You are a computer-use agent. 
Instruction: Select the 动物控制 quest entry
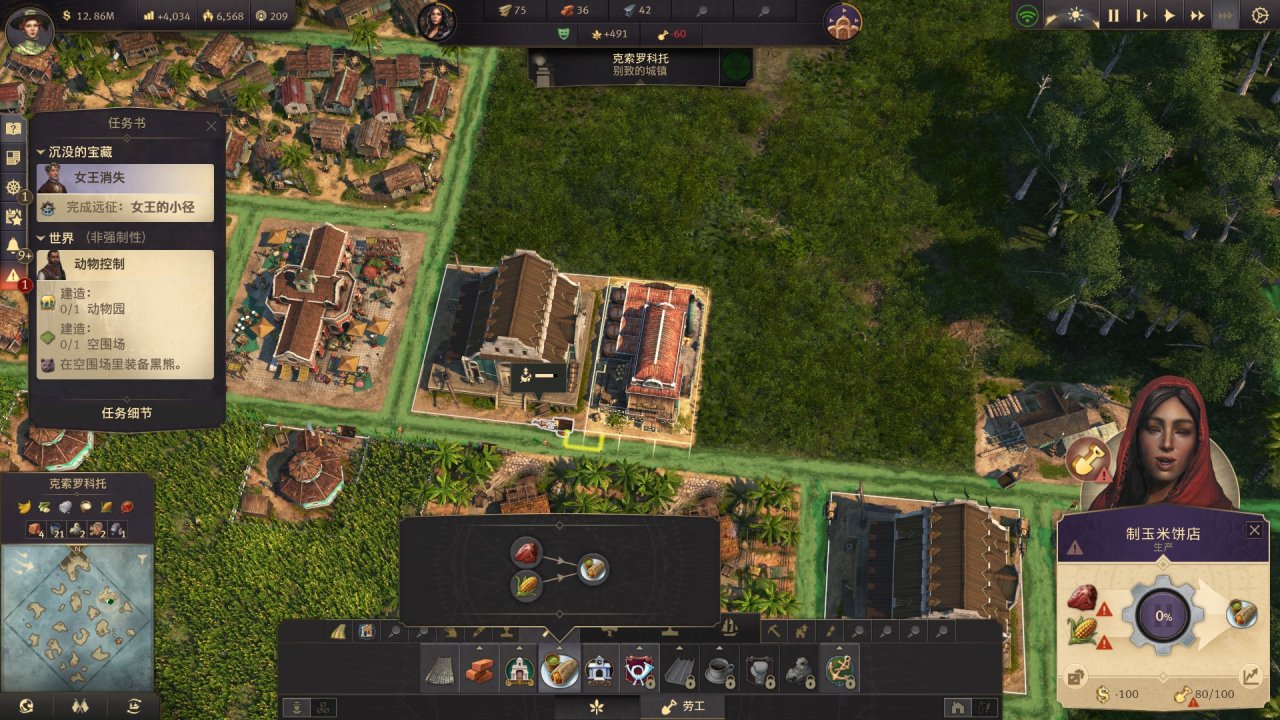coord(126,264)
